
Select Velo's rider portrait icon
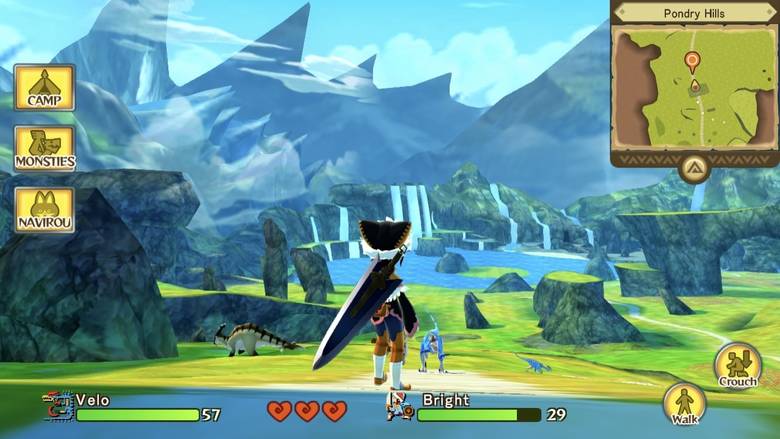pos(58,406)
